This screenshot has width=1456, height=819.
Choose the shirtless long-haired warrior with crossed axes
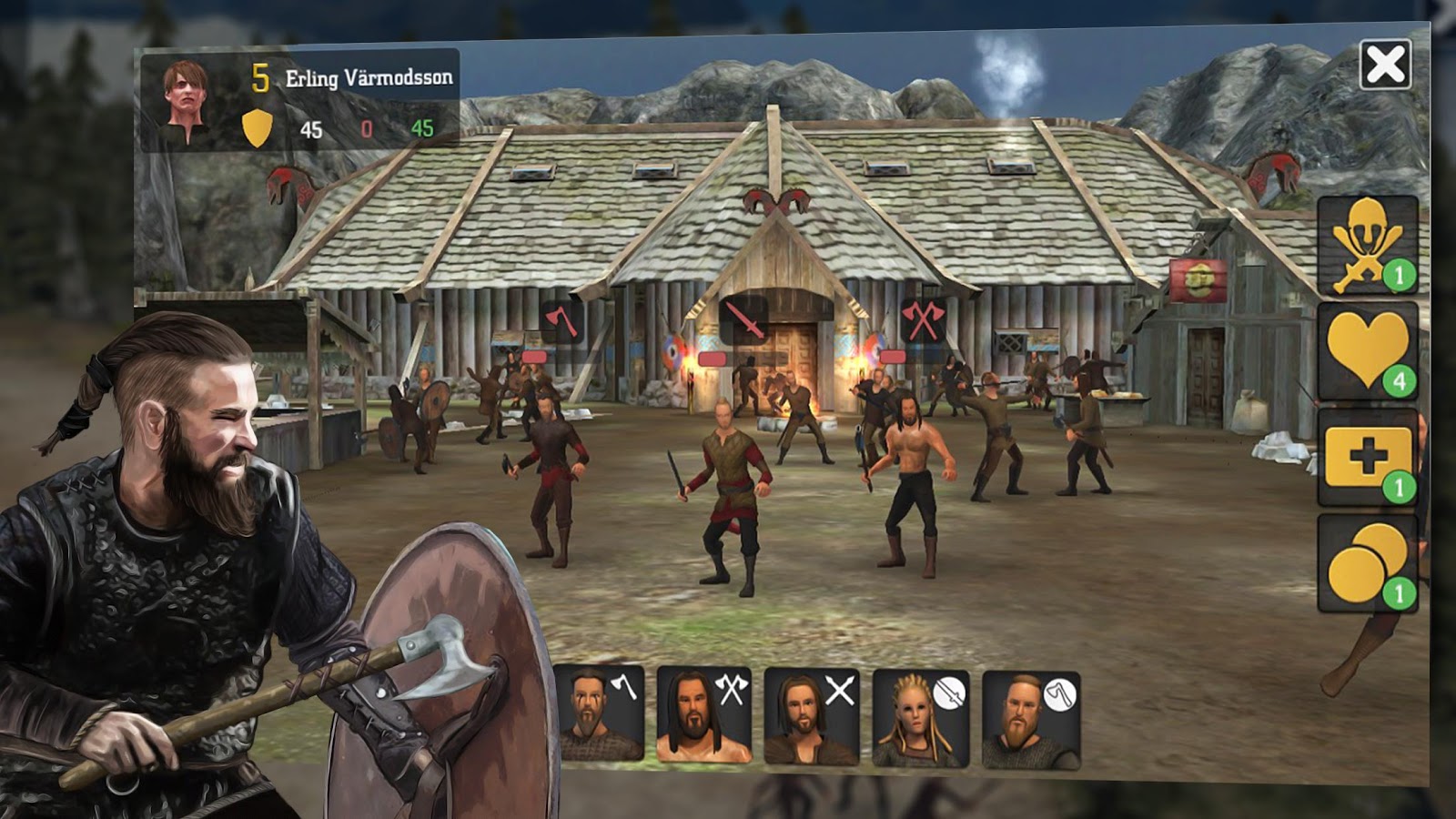(x=704, y=714)
